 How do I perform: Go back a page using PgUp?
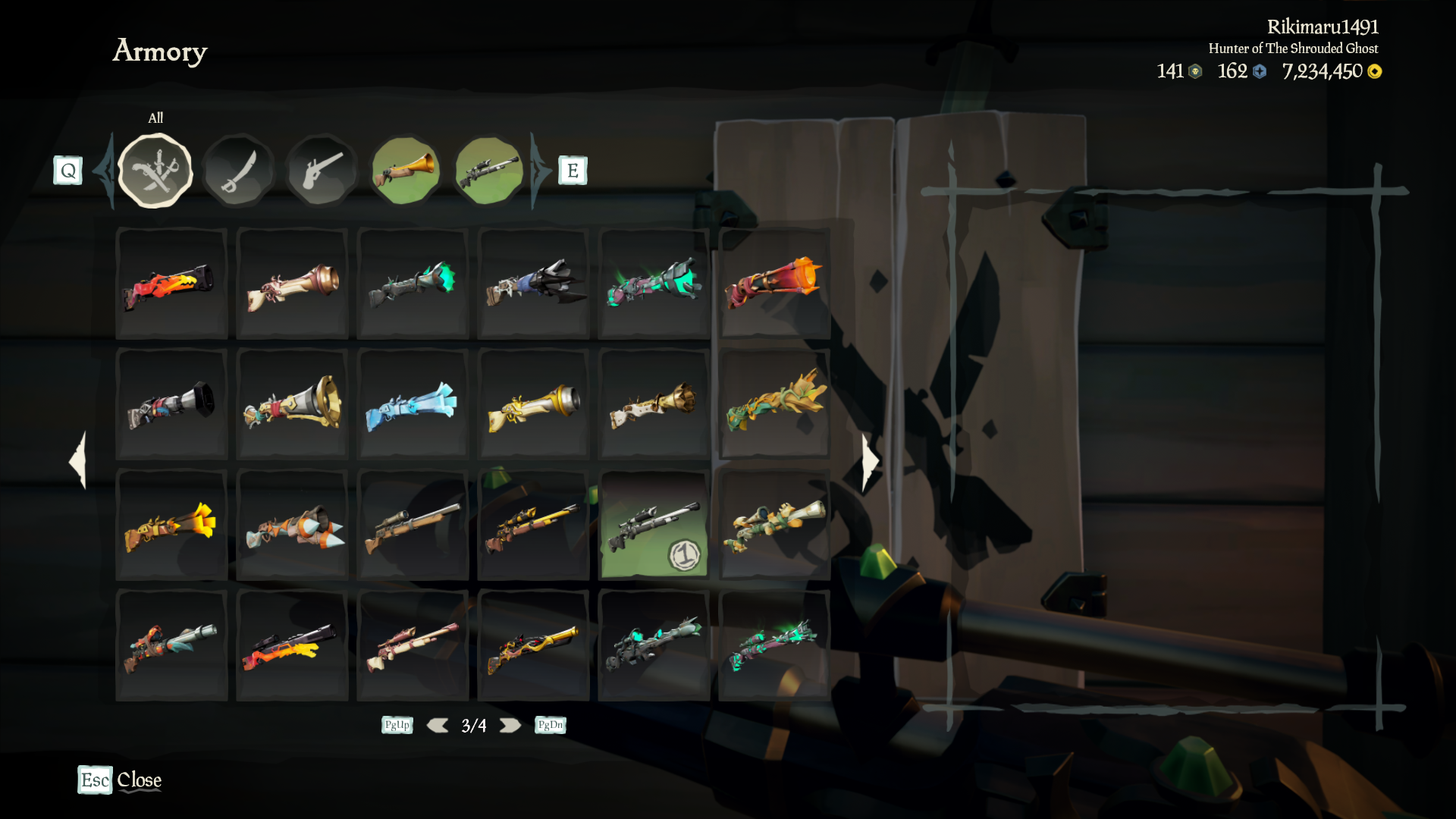(397, 725)
